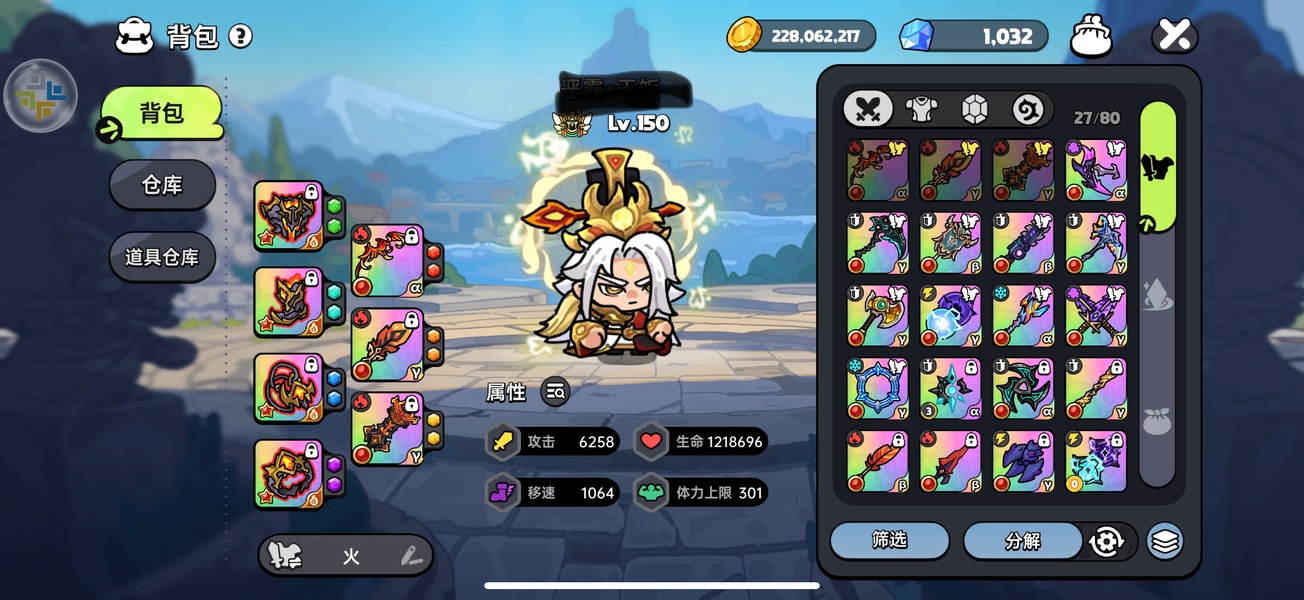Select the 背包 tab on the left
This screenshot has height=600, width=1304.
[x=161, y=112]
